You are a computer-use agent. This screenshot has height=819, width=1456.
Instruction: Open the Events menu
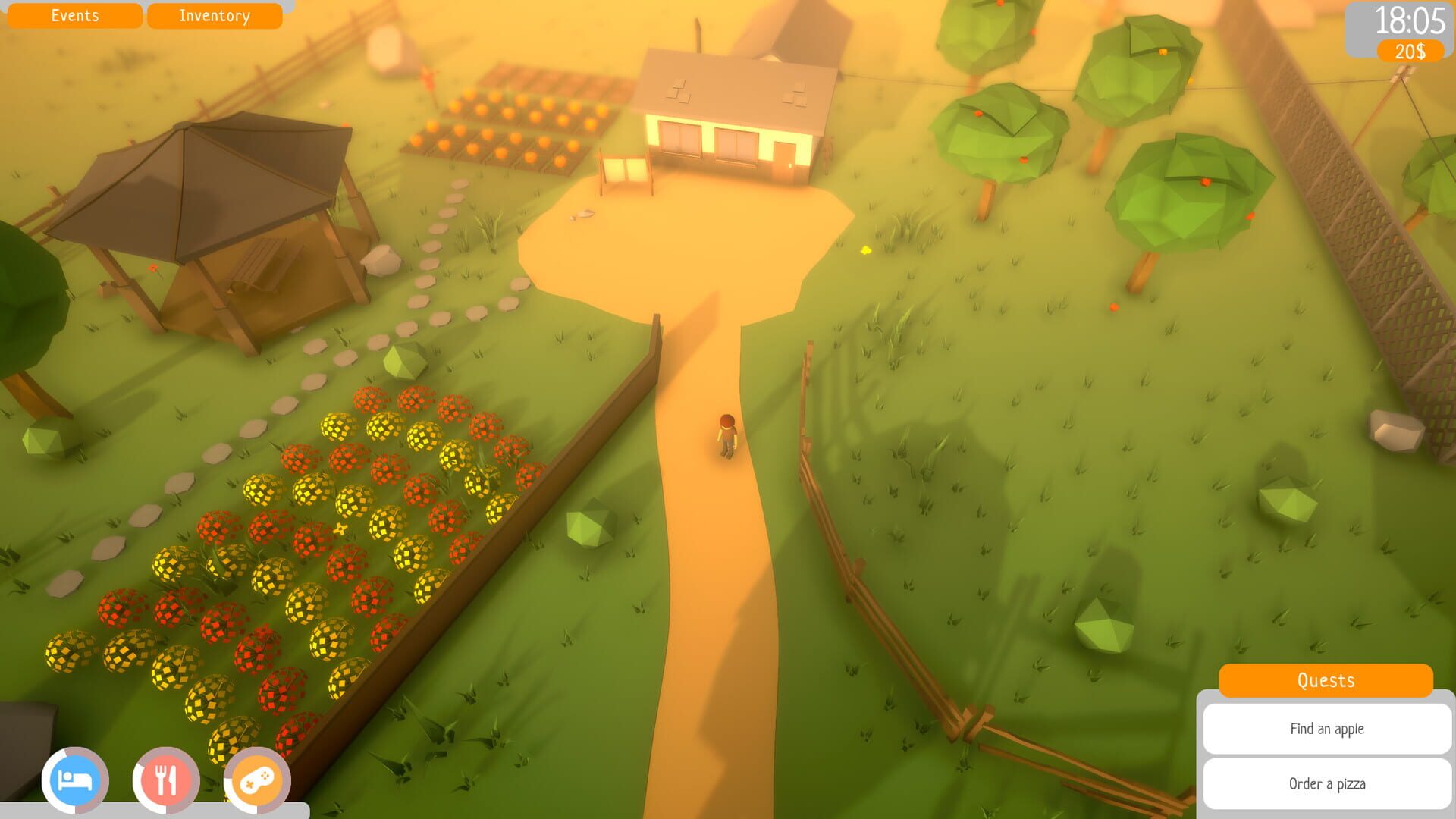pyautogui.click(x=74, y=15)
